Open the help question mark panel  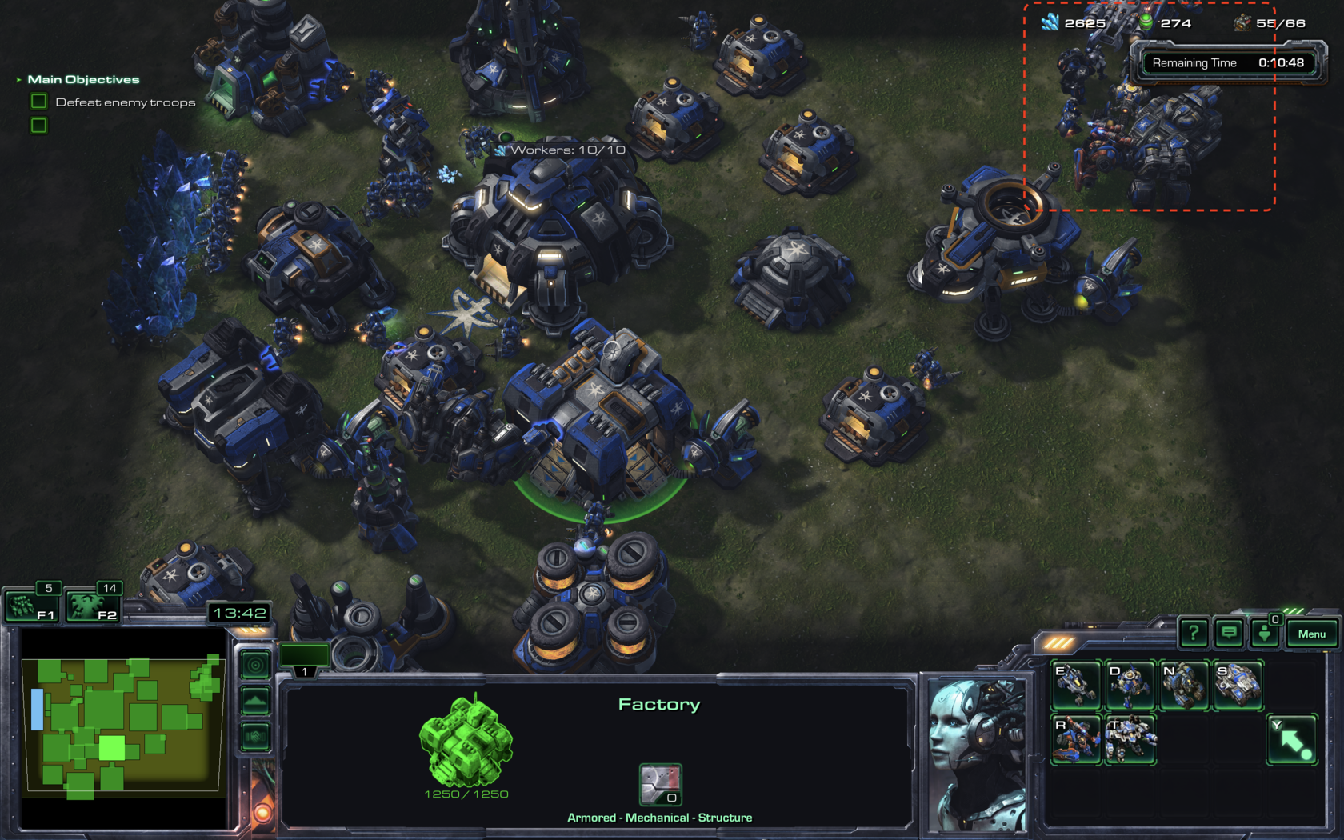(x=1193, y=633)
